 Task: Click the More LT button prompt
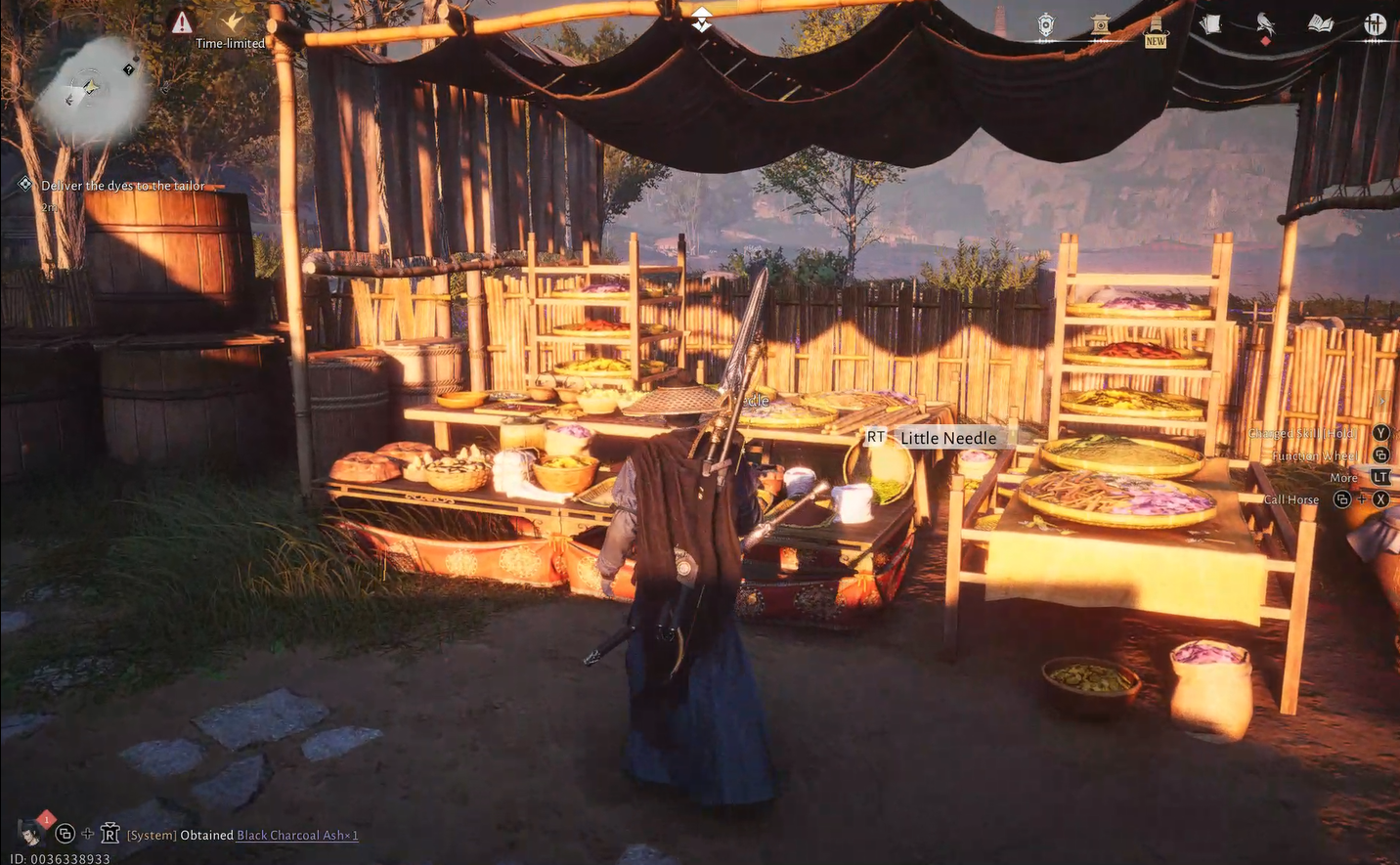point(1379,477)
